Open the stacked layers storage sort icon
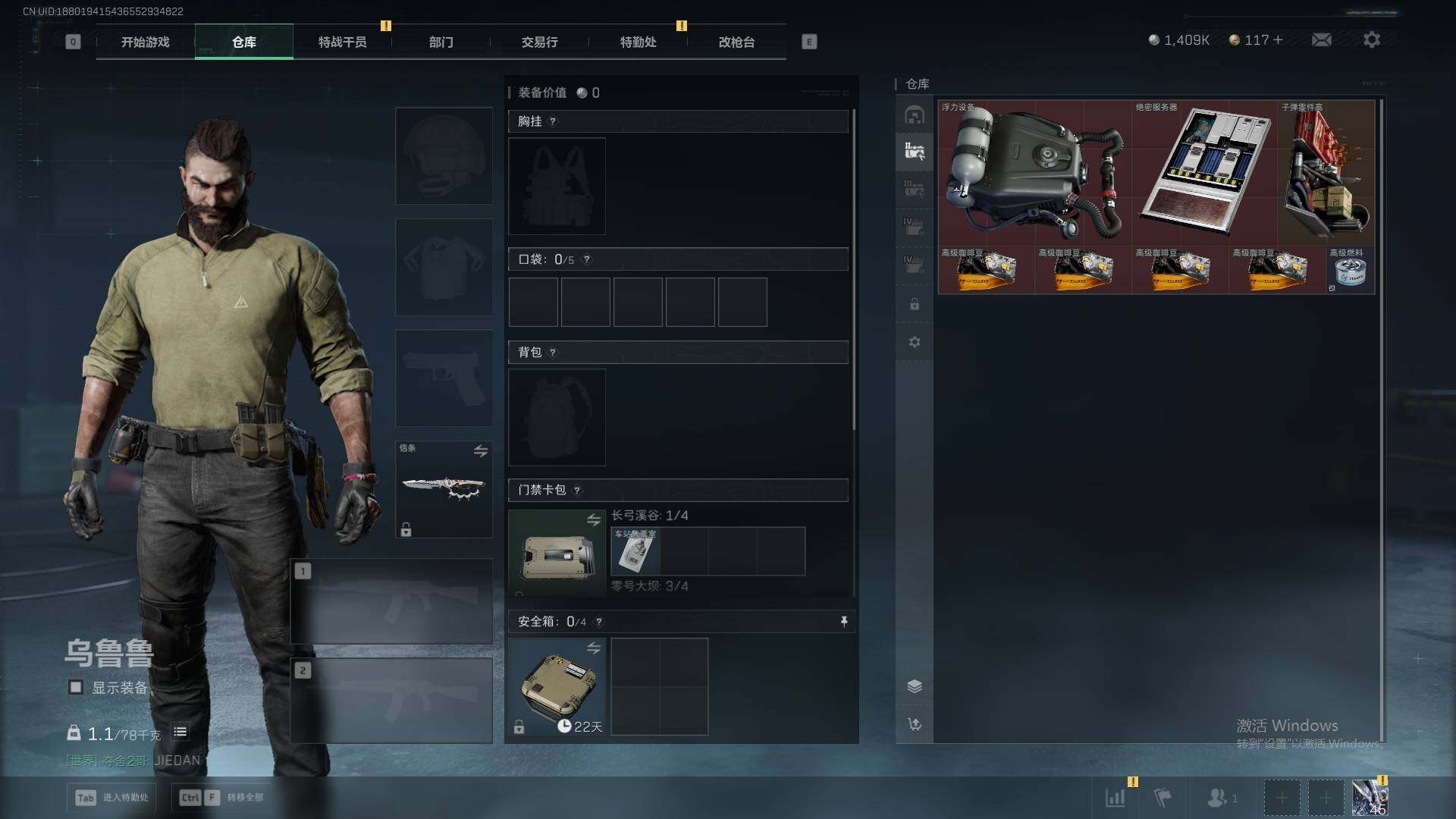Image resolution: width=1456 pixels, height=819 pixels. 915,686
